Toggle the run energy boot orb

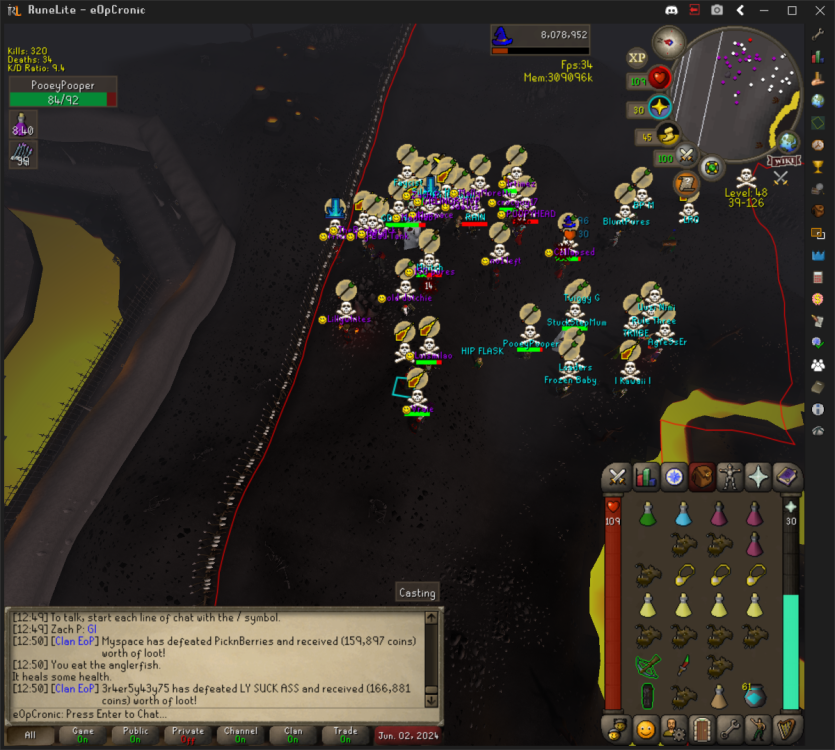coord(668,134)
